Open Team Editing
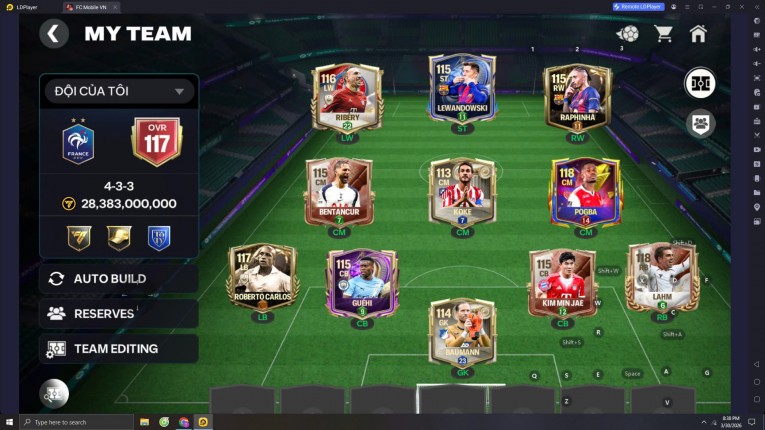The image size is (765, 430). (118, 349)
